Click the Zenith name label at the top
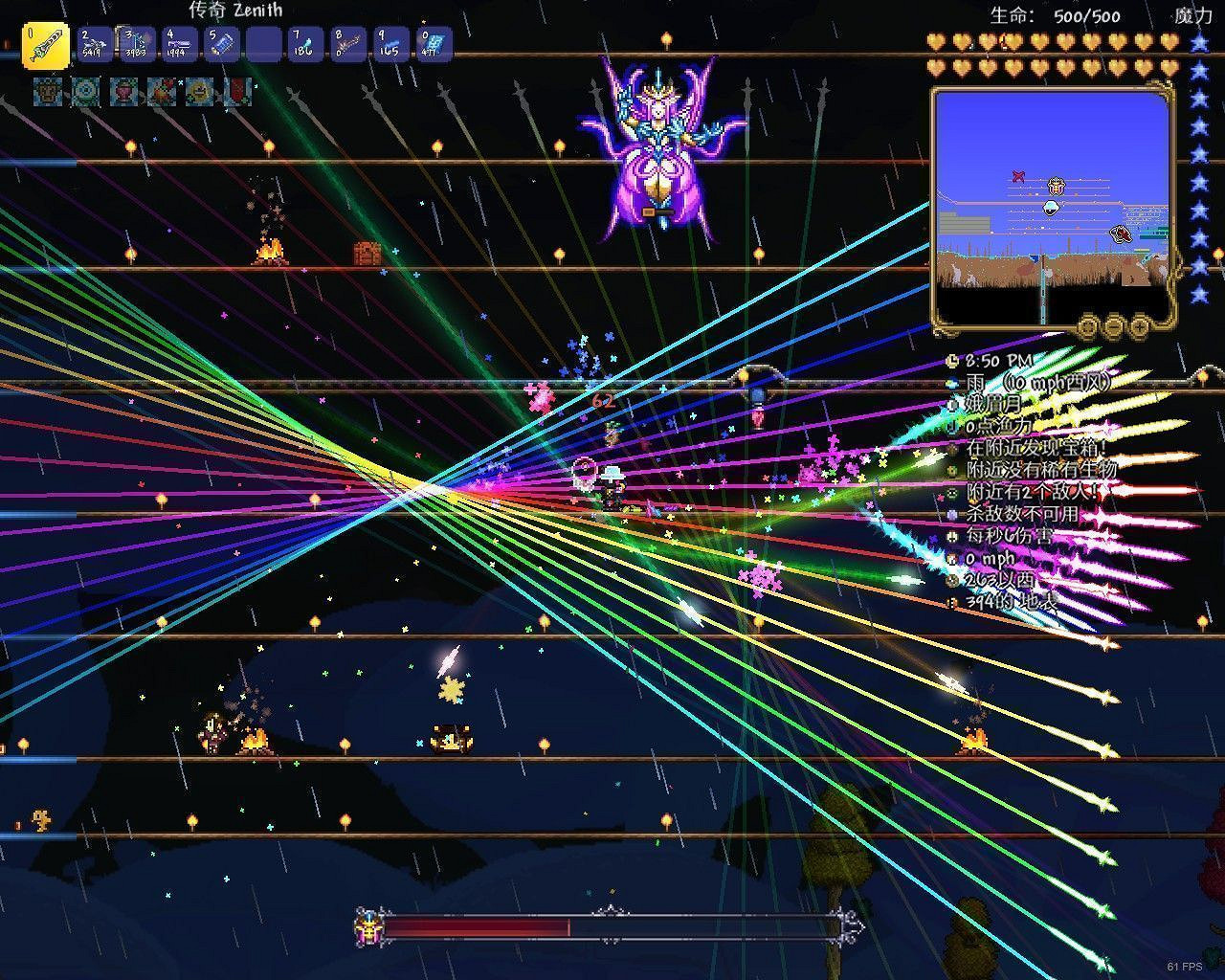This screenshot has height=980, width=1225. click(237, 10)
